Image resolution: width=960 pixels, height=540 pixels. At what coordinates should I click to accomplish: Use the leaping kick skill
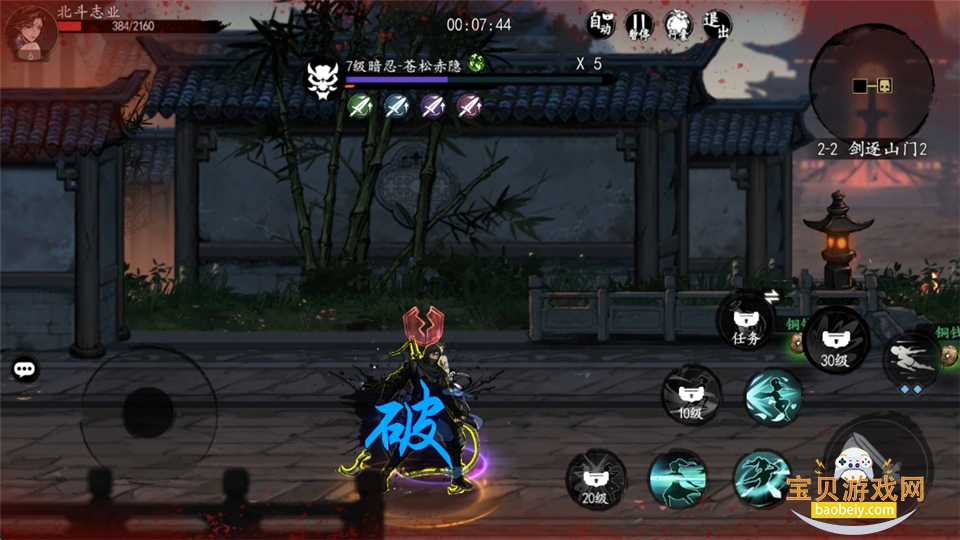tap(774, 396)
